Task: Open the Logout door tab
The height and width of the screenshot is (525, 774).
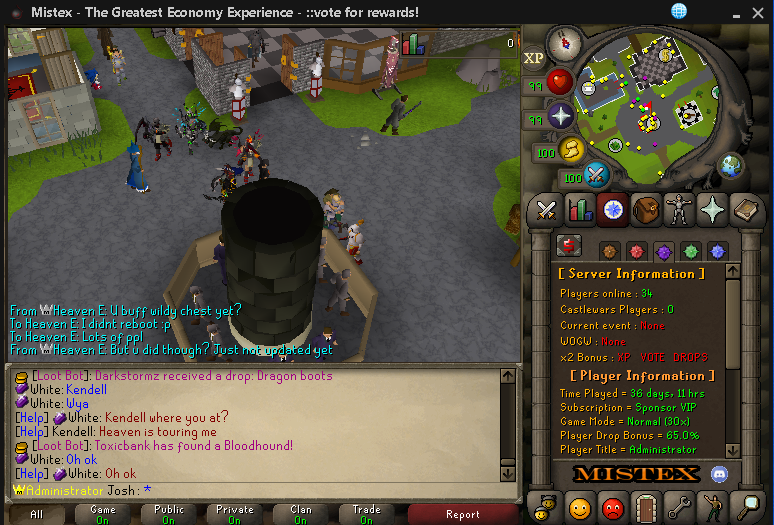Action: pos(646,507)
